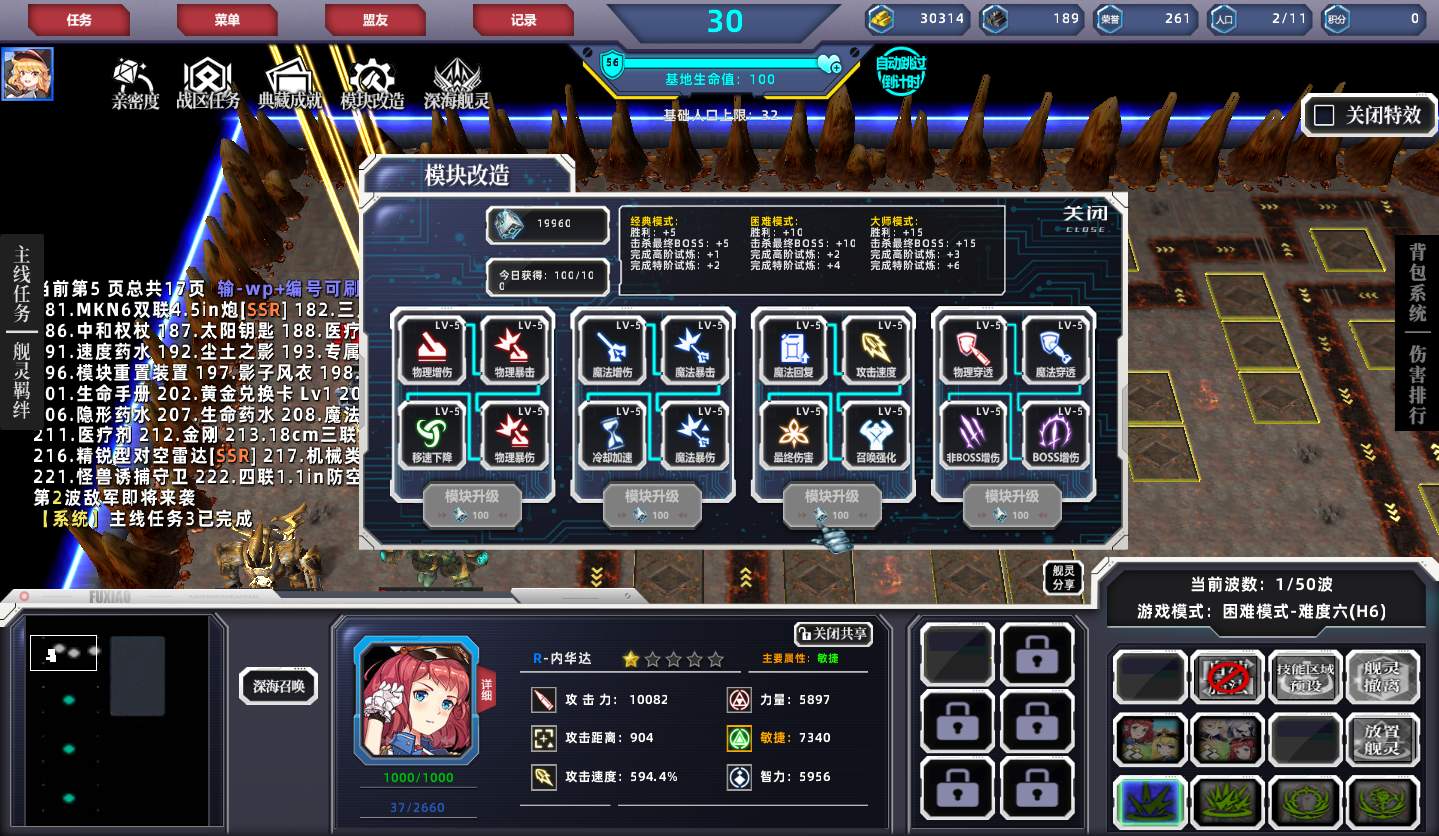
Task: Select the BOSS增伤 module
Action: tap(1055, 434)
